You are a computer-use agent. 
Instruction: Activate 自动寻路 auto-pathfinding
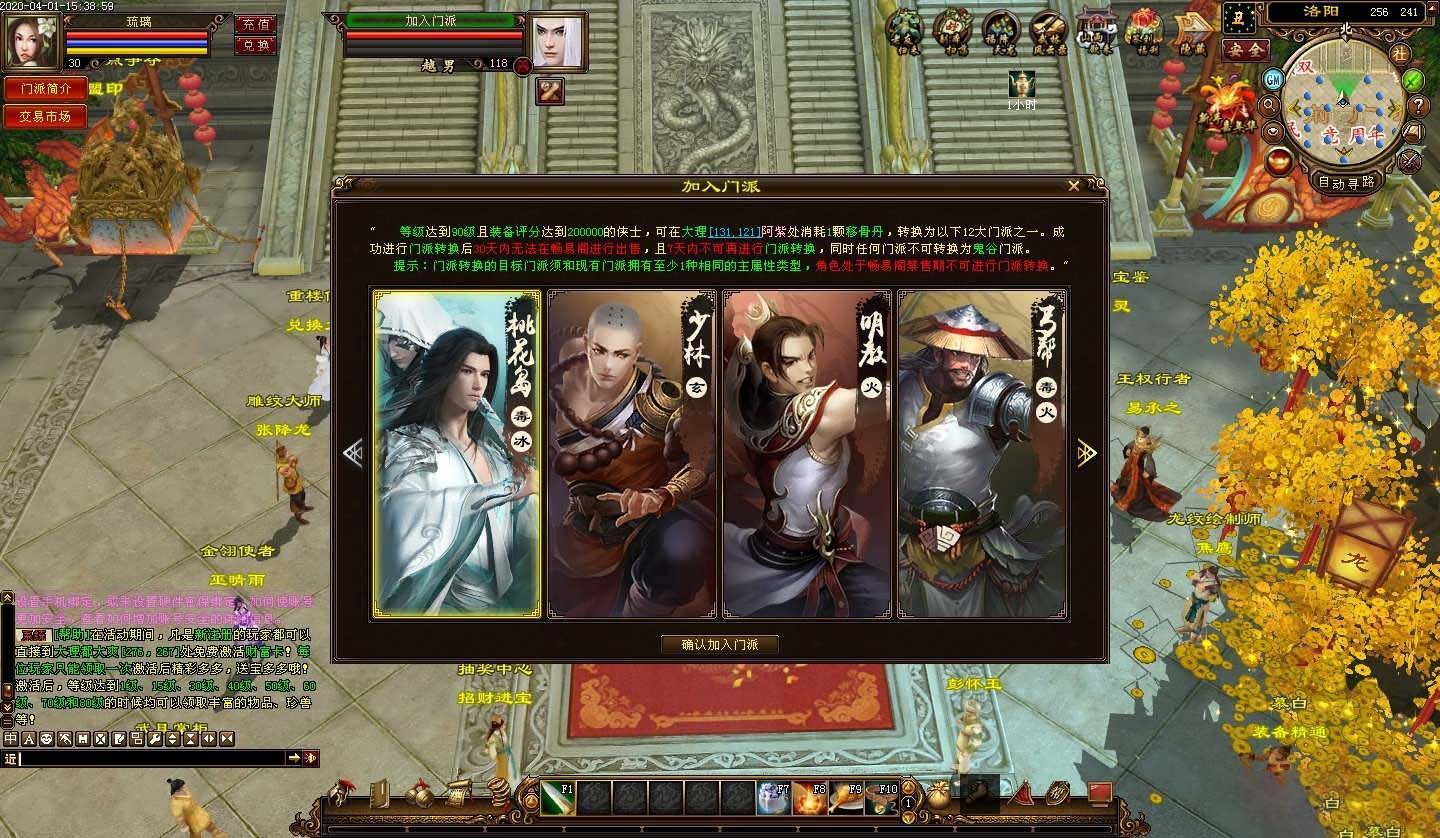point(1347,182)
